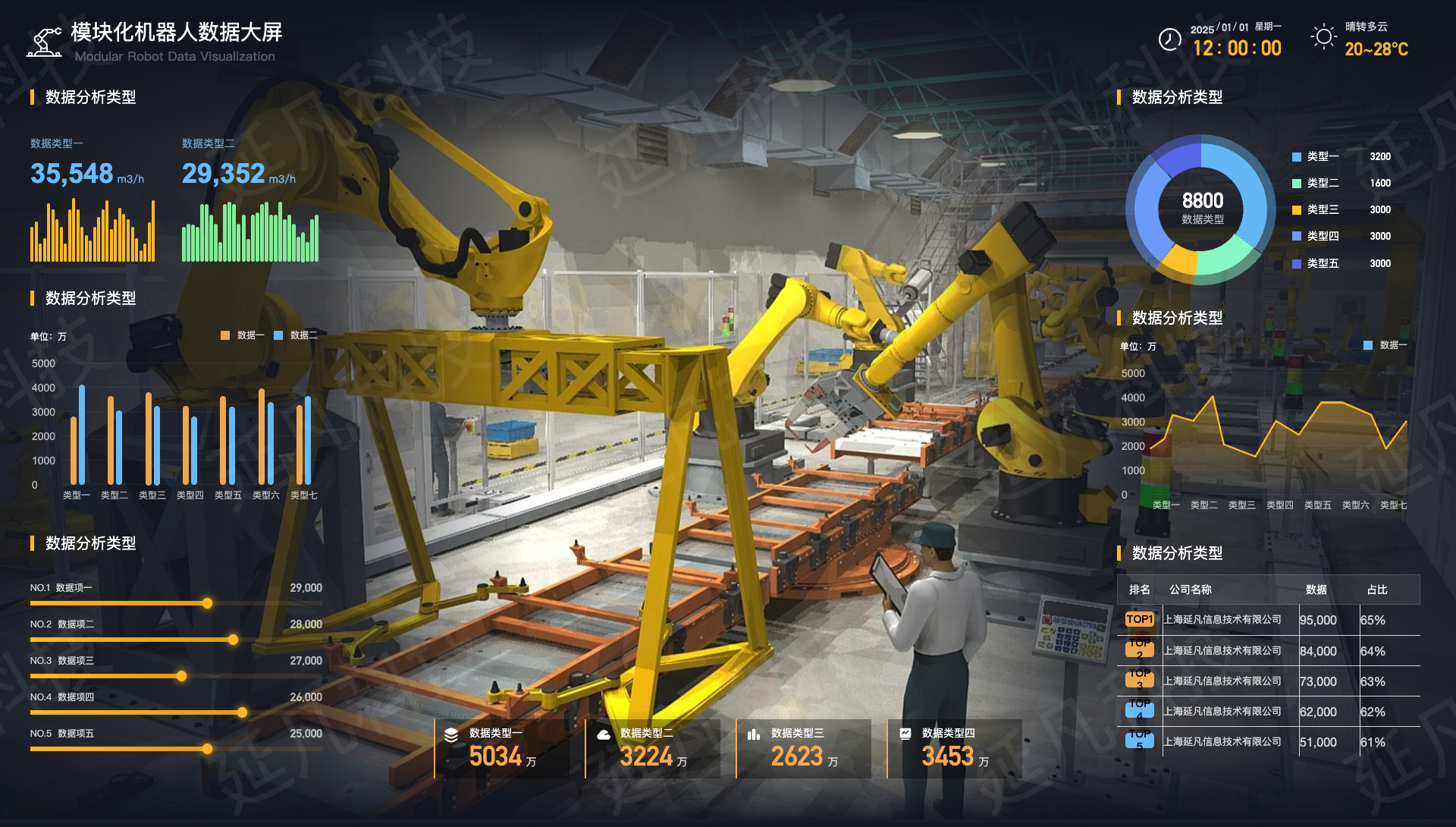Toggle the 类型一 legend entry in the donut chart
The width and height of the screenshot is (1456, 827).
[1316, 157]
